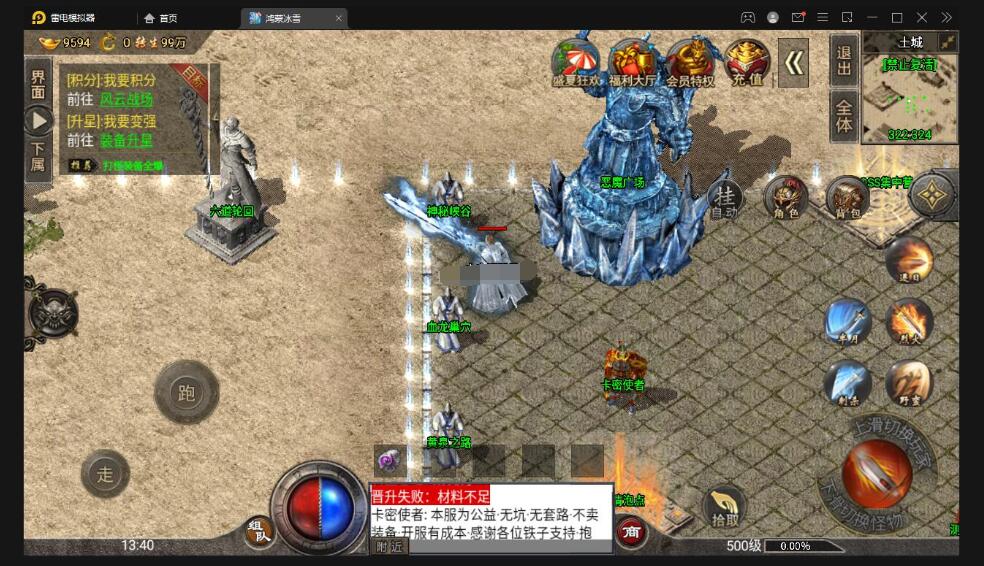The width and height of the screenshot is (984, 566).
Task: Close the emulator window
Action: click(922, 17)
